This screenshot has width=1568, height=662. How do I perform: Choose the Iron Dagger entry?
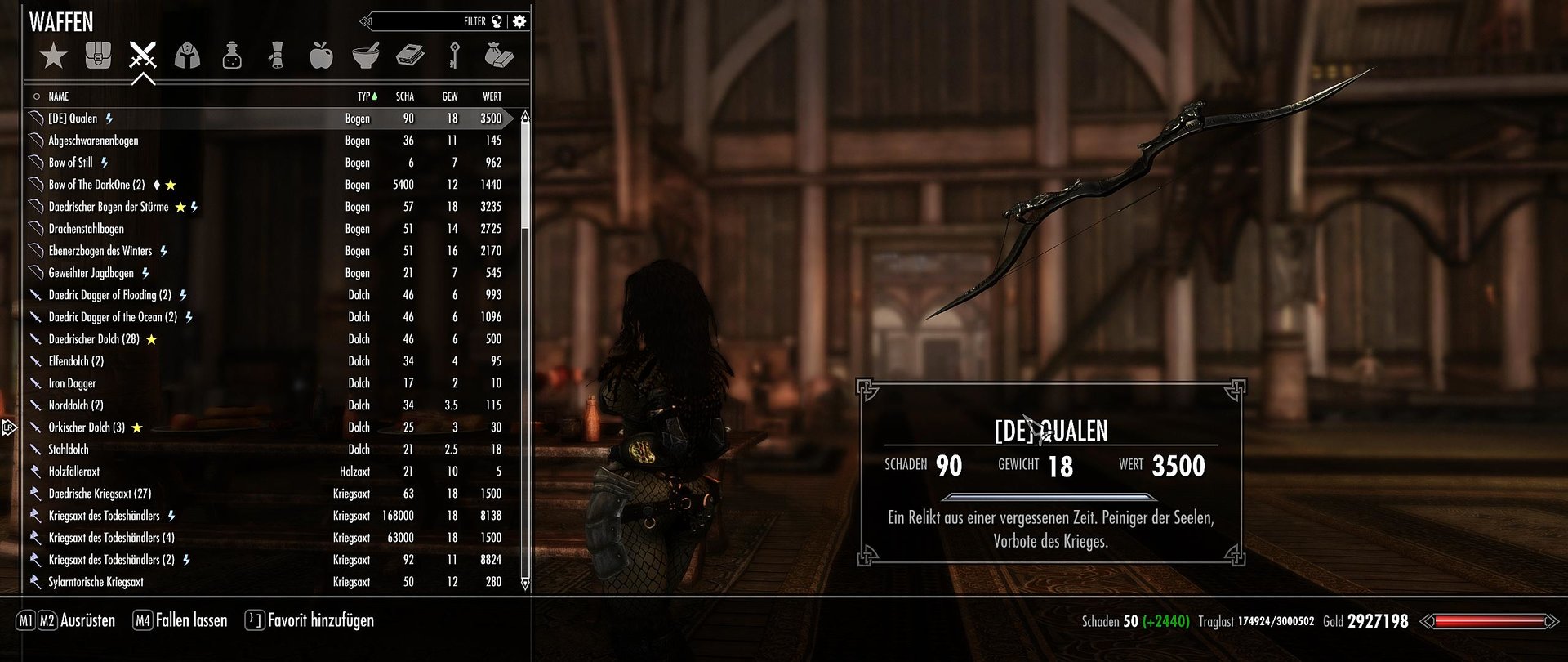pyautogui.click(x=73, y=383)
